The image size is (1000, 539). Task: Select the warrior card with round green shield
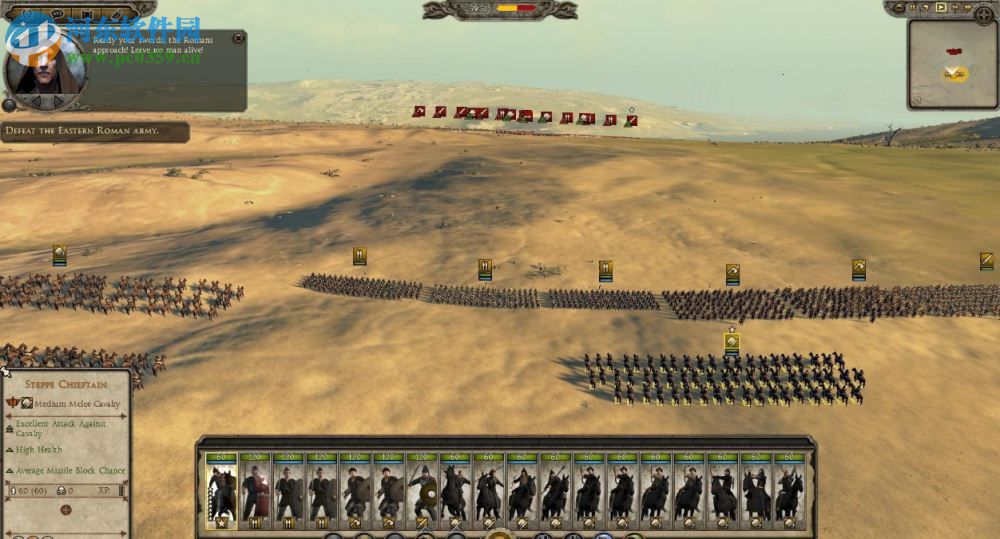coord(423,490)
